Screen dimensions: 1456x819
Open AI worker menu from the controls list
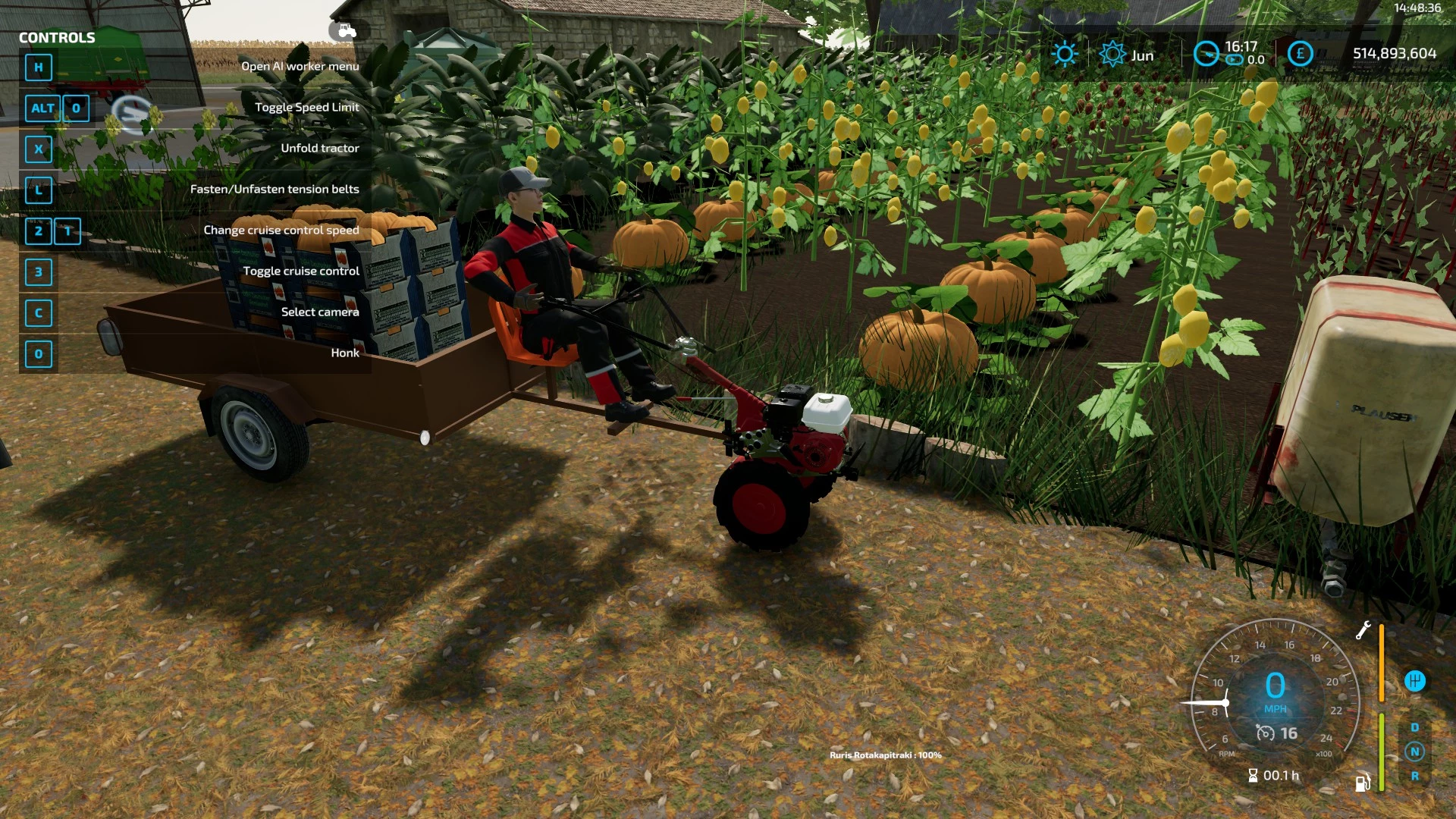(300, 66)
